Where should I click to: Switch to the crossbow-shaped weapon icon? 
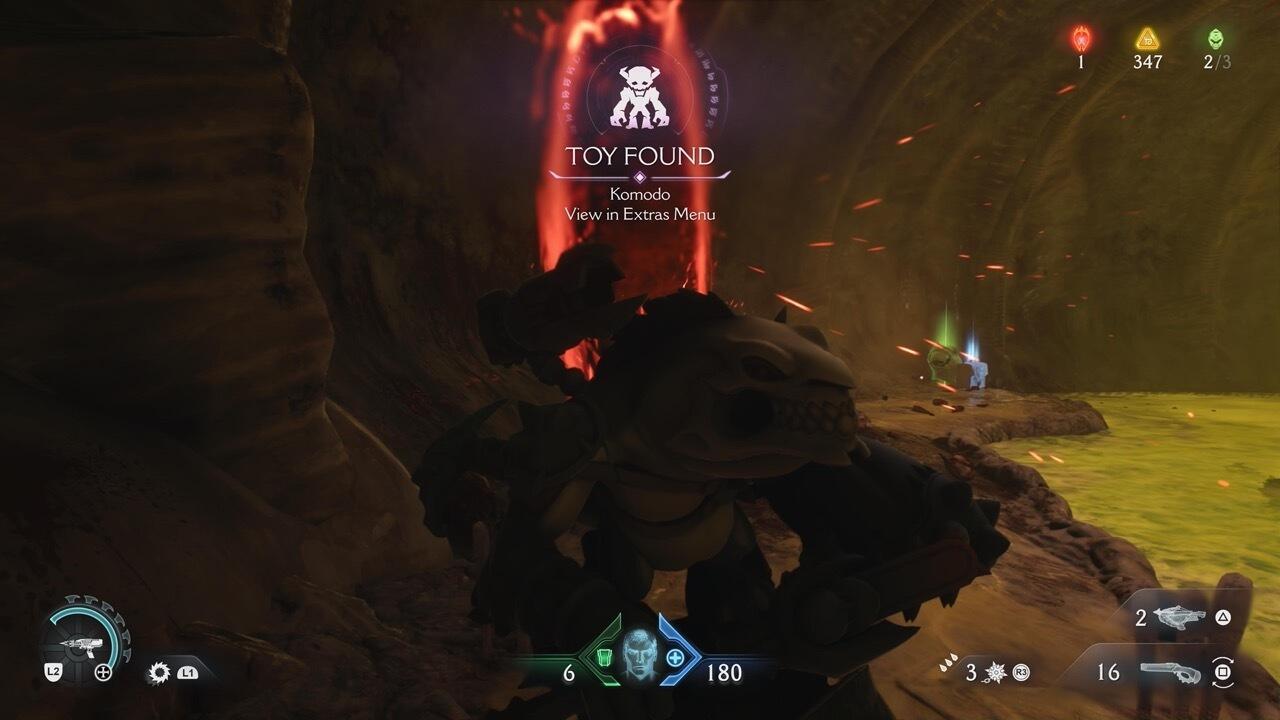click(x=1179, y=618)
